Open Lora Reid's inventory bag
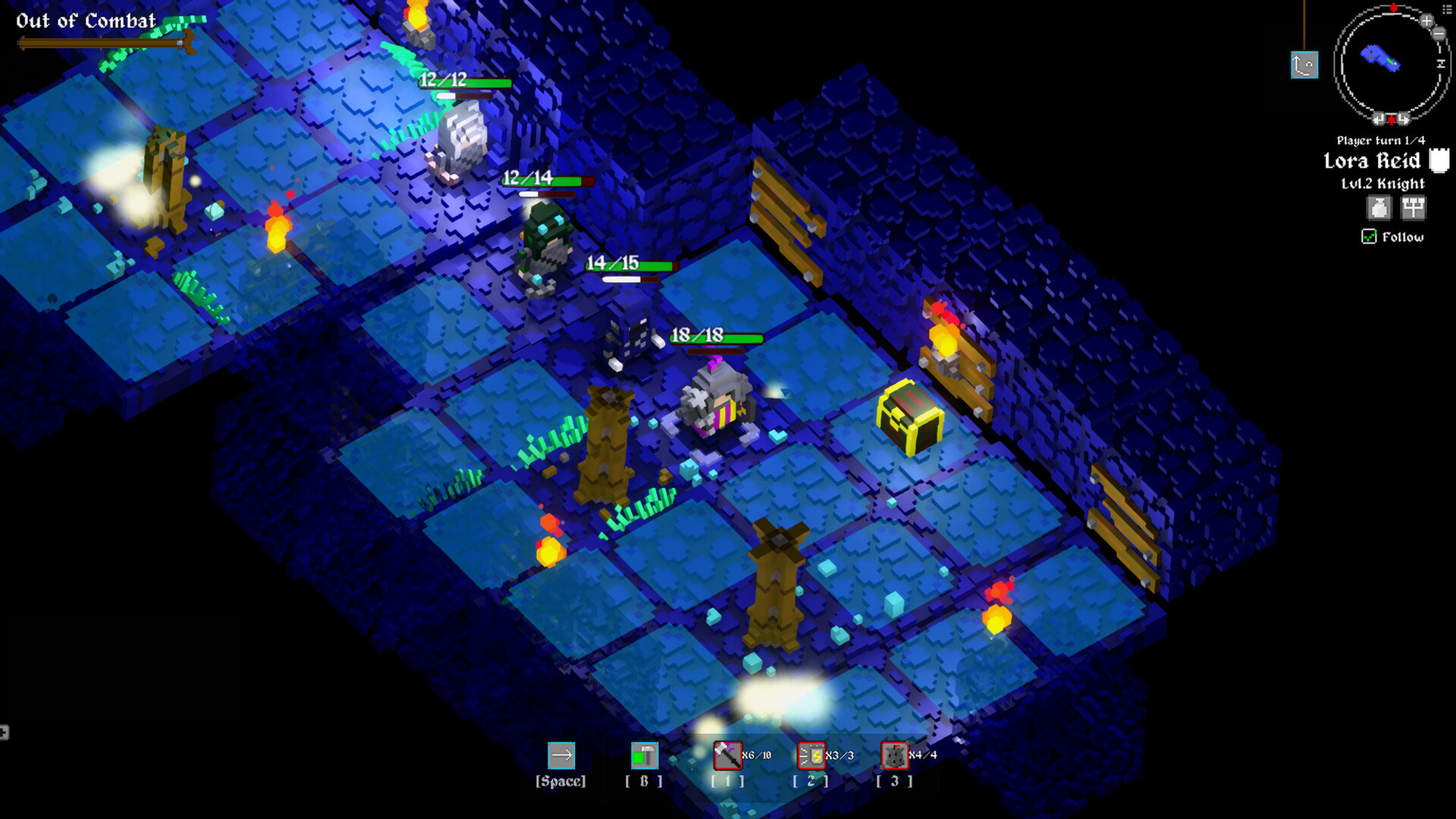The image size is (1456, 819). coord(1379,208)
